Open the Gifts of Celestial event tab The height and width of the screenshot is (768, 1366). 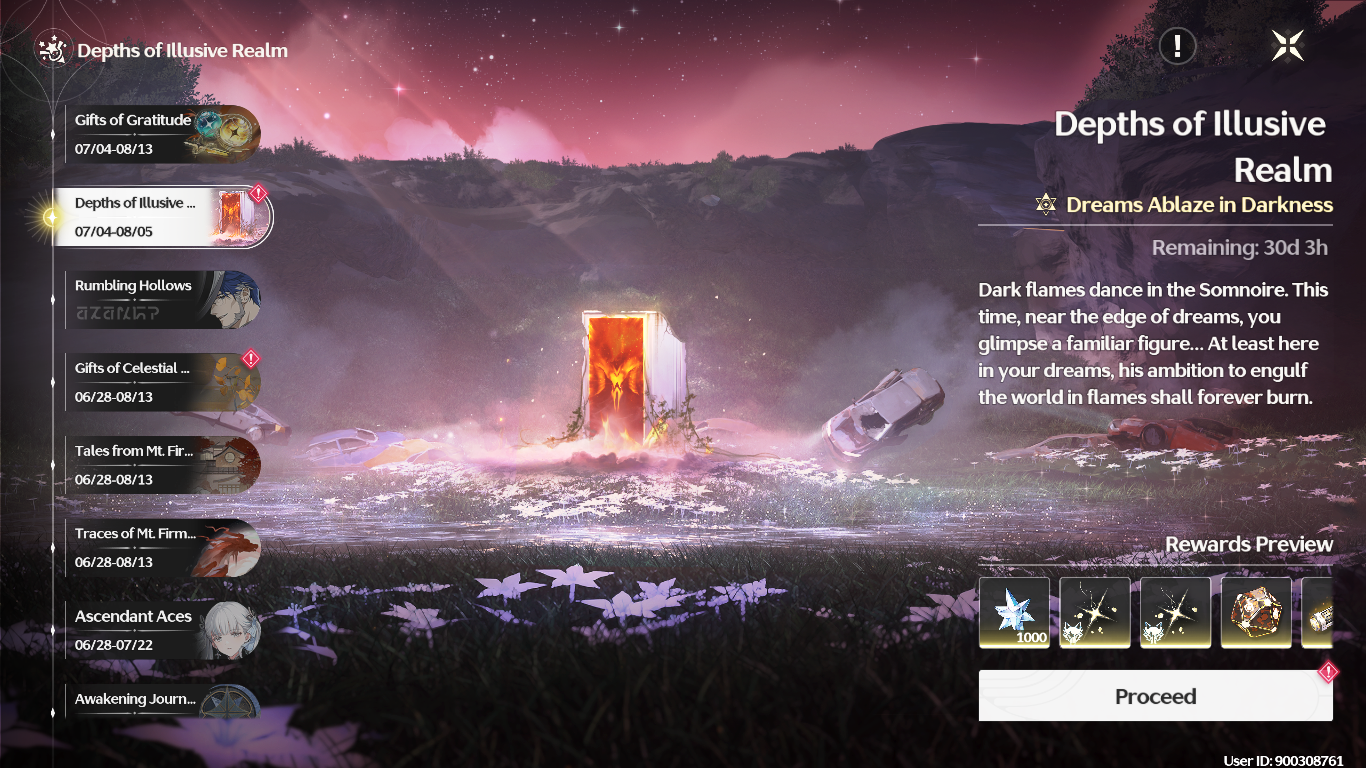[x=160, y=382]
